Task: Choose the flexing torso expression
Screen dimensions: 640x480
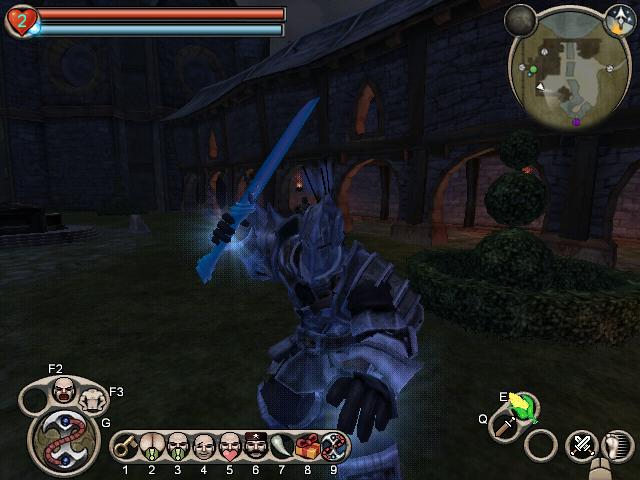Action: (x=93, y=400)
